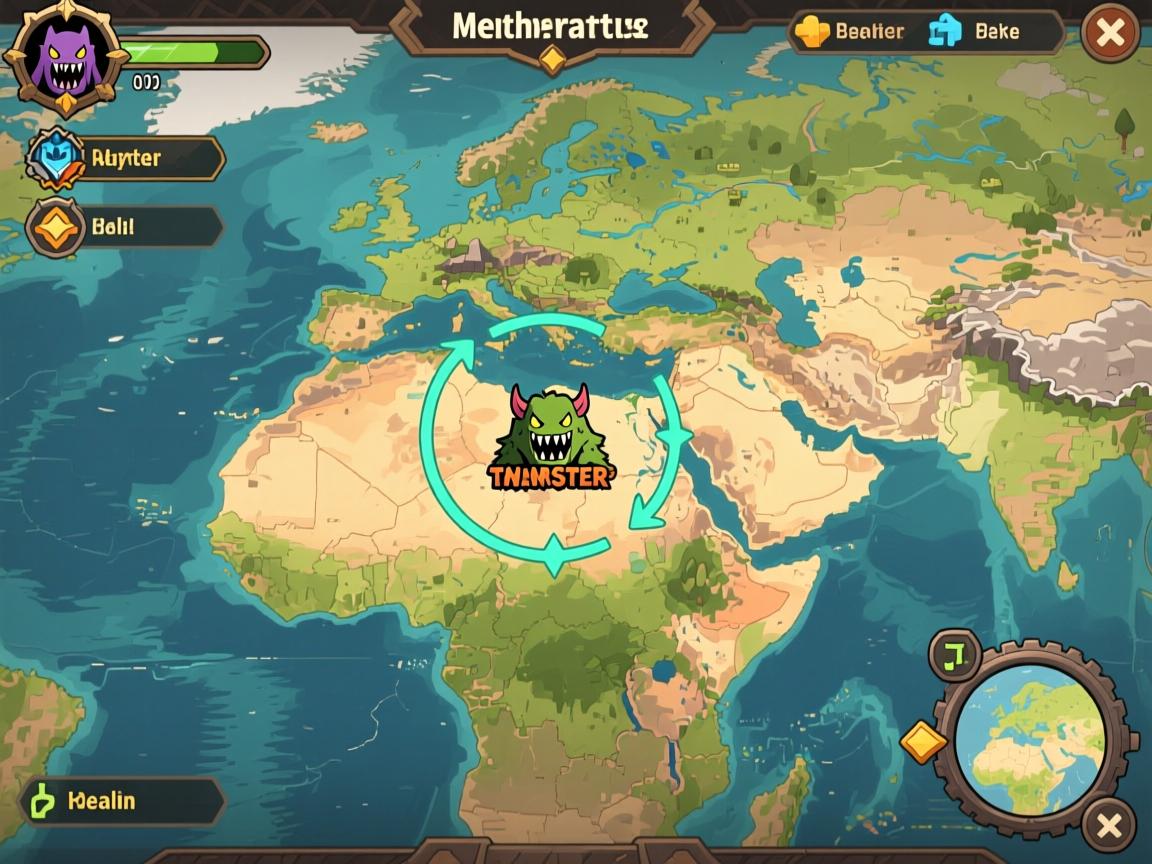
Task: Click the yellow diamond marker beside the minimap
Action: 924,742
